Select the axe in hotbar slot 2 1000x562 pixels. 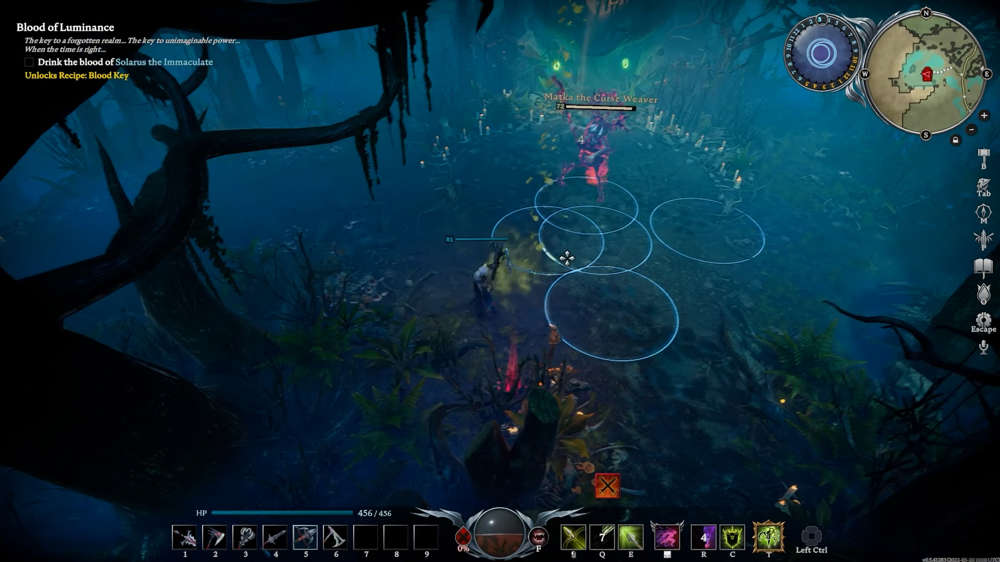pyautogui.click(x=214, y=537)
